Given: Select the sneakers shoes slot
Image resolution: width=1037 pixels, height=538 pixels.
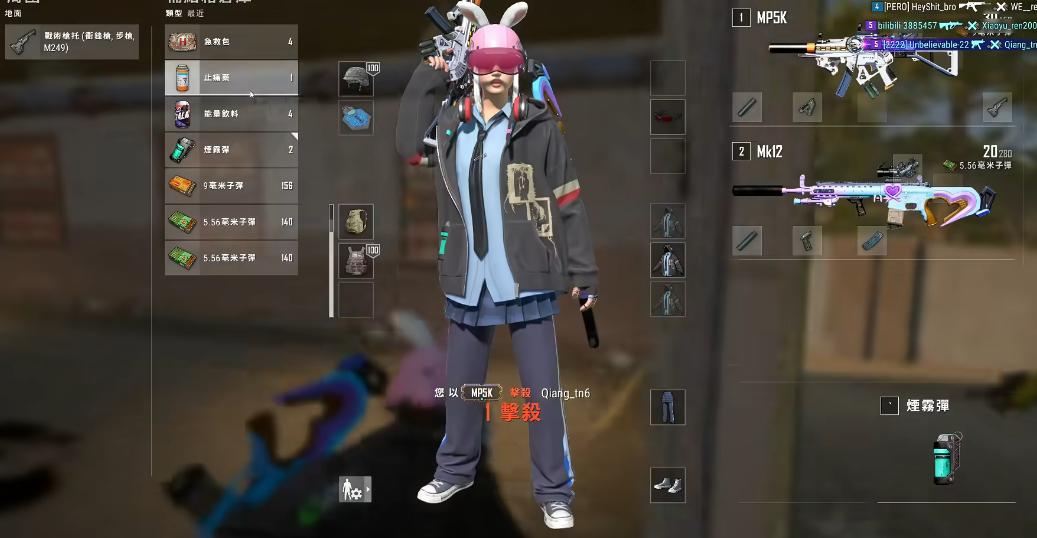Looking at the screenshot, I should [x=668, y=485].
